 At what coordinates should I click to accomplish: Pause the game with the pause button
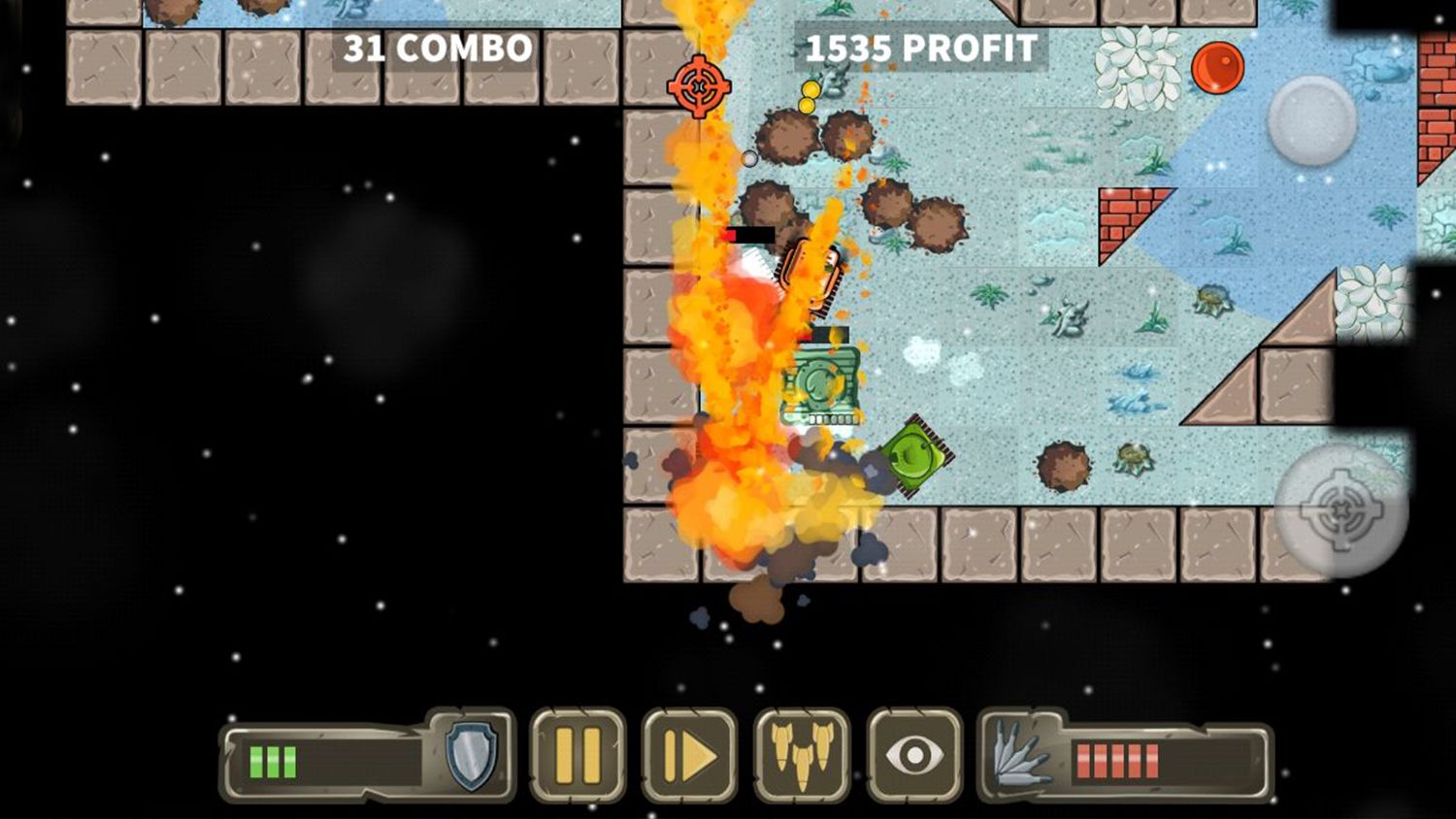[578, 755]
